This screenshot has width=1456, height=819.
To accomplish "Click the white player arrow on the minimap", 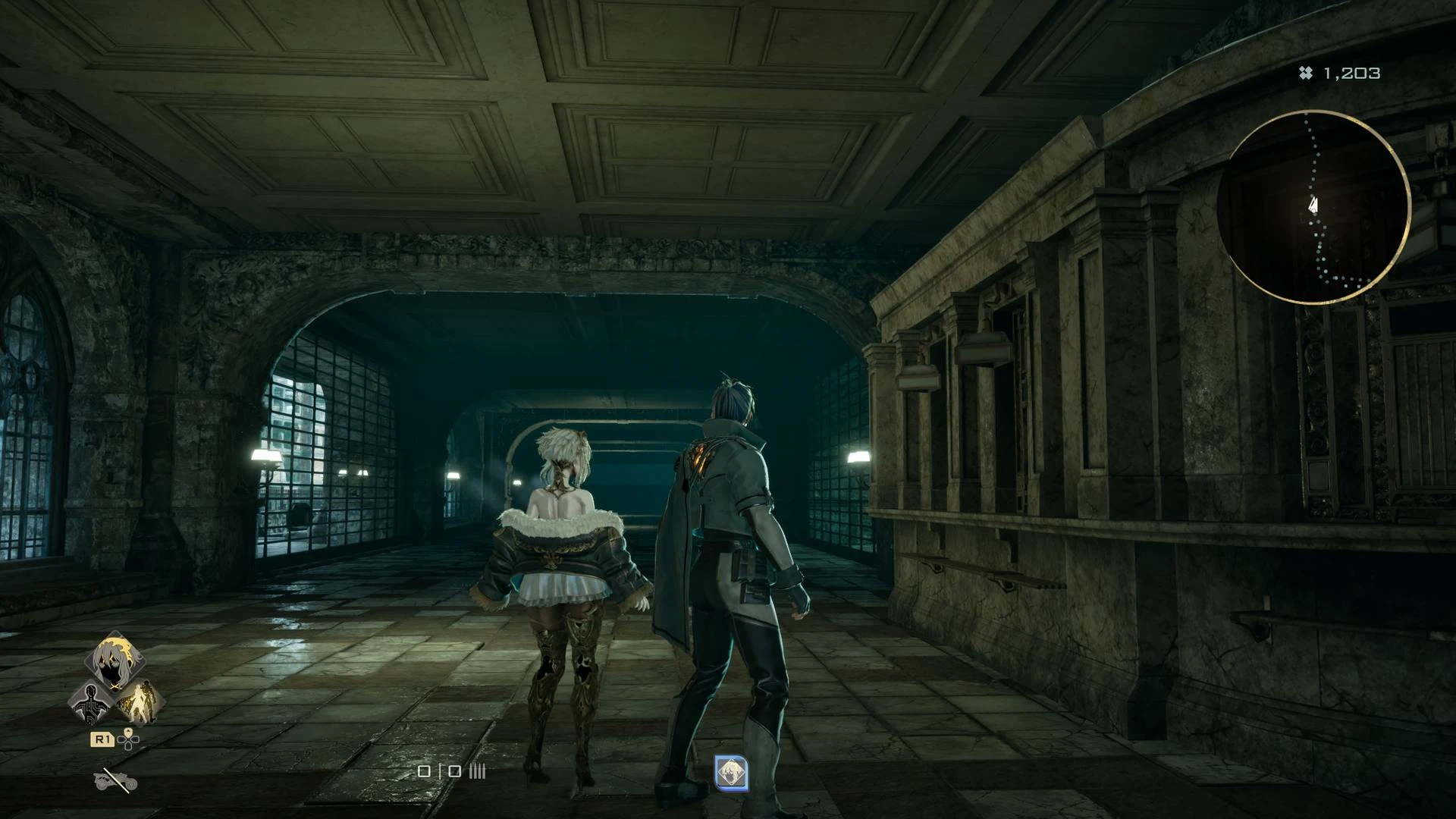I will pyautogui.click(x=1314, y=203).
